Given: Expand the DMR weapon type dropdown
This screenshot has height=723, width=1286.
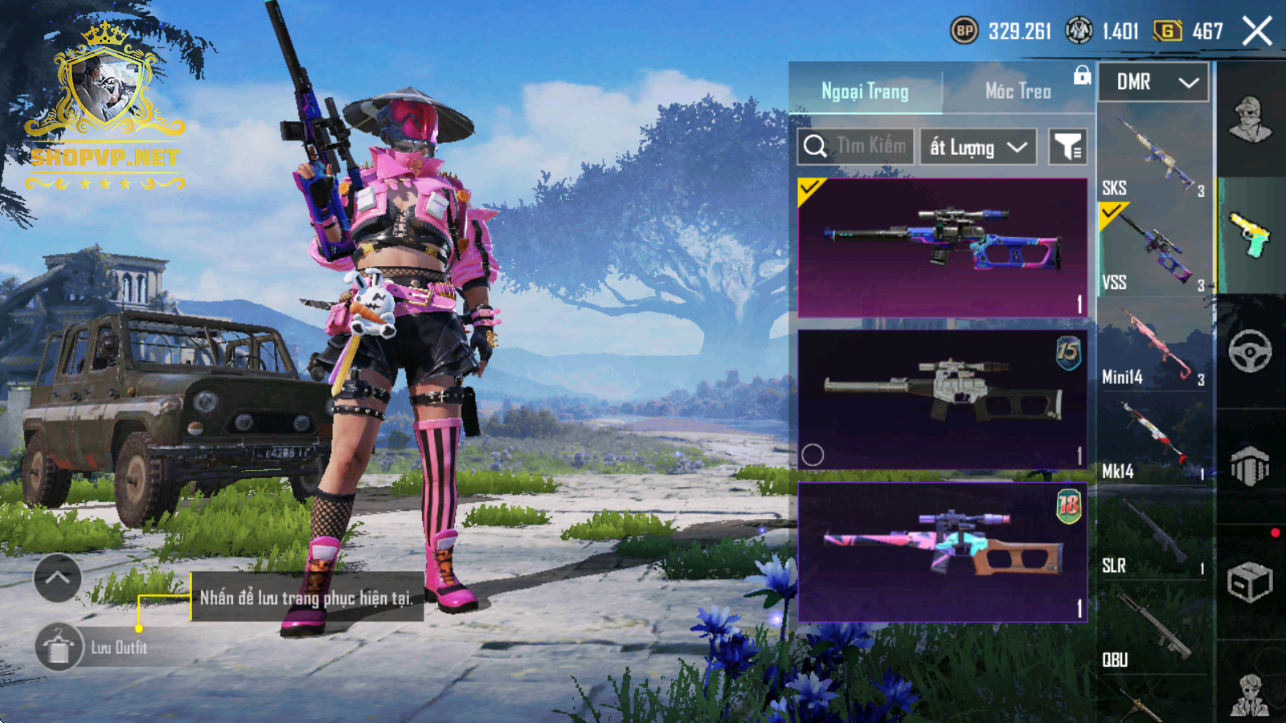Looking at the screenshot, I should 1154,83.
